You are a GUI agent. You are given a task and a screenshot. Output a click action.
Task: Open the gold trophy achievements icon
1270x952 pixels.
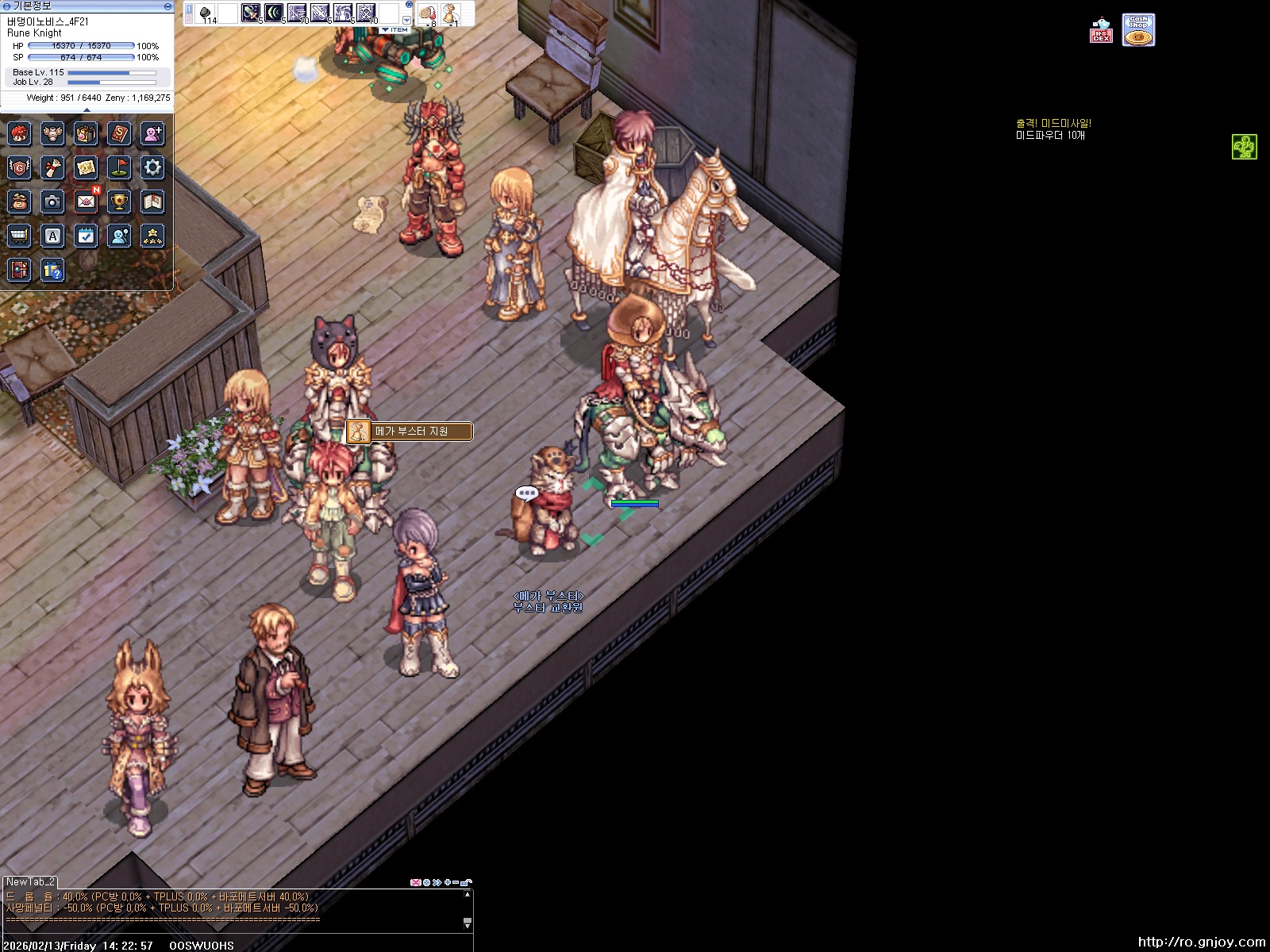(x=119, y=202)
